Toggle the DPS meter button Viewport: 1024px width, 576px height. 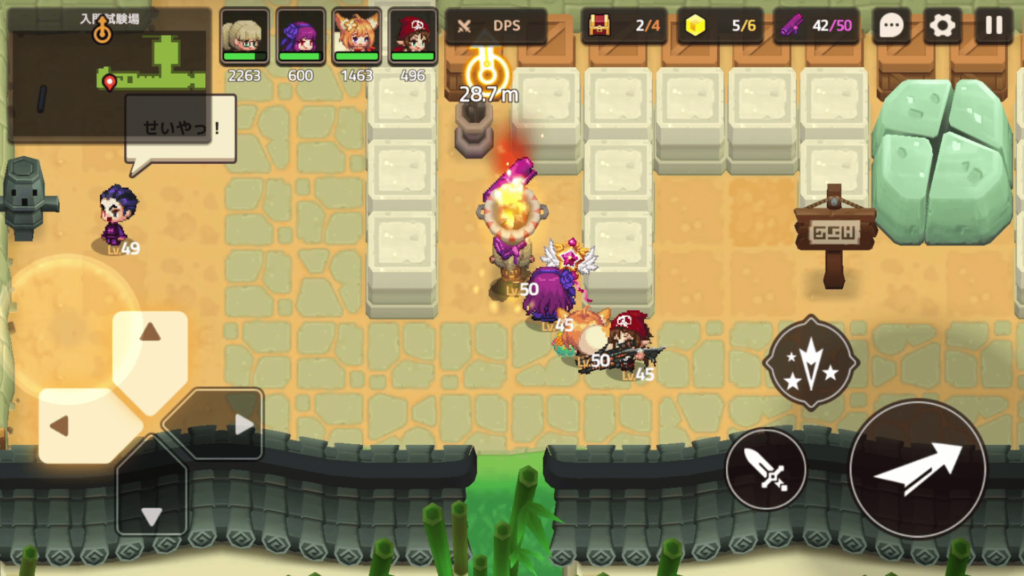click(x=496, y=26)
